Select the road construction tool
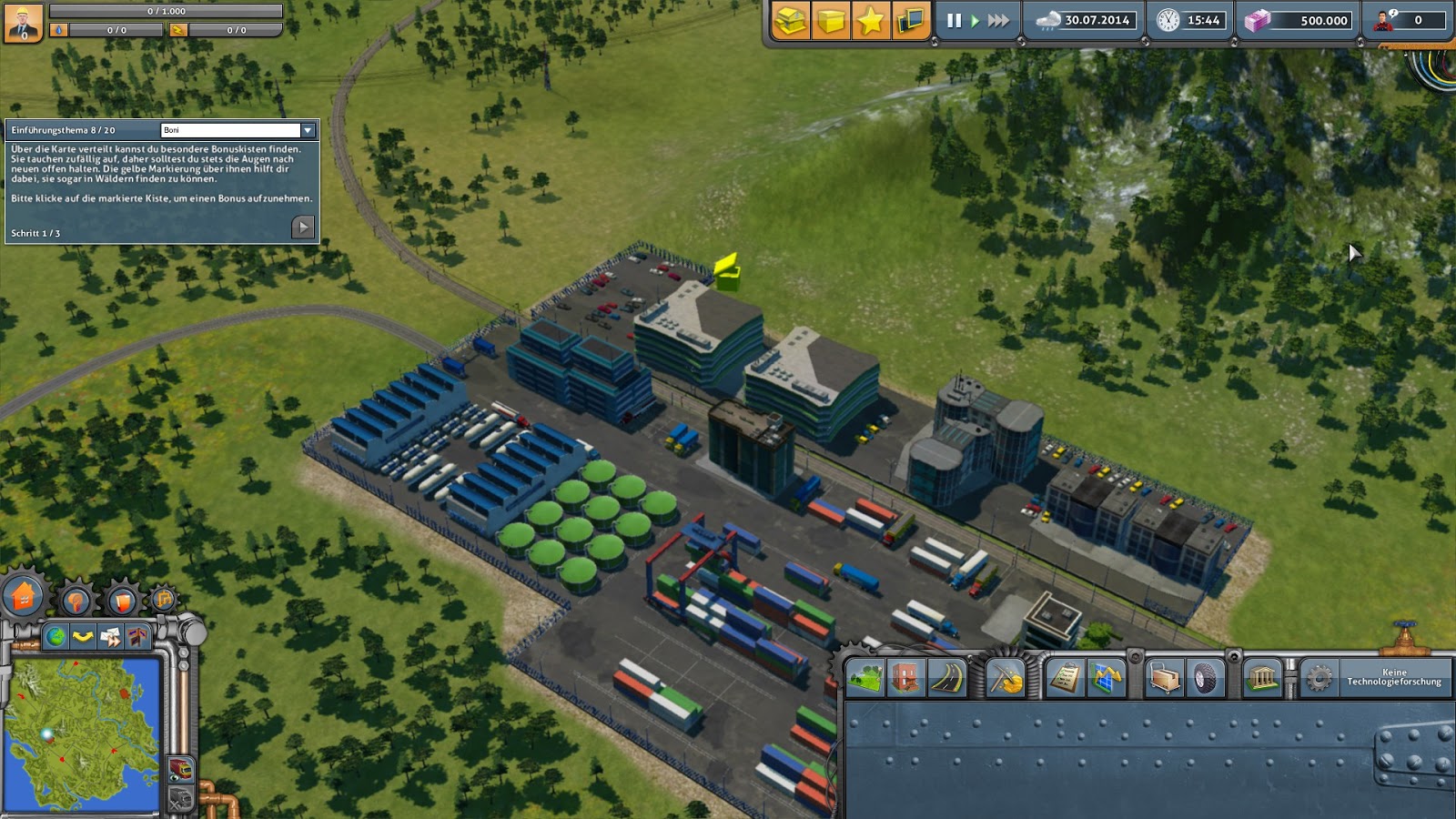Image resolution: width=1456 pixels, height=819 pixels. tap(946, 678)
